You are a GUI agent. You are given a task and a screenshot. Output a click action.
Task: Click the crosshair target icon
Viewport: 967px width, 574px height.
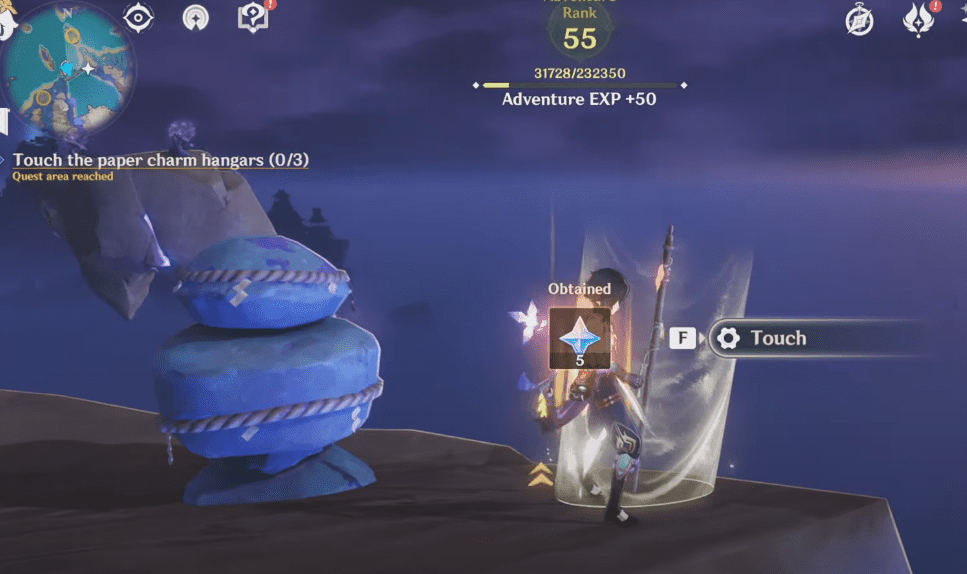138,17
